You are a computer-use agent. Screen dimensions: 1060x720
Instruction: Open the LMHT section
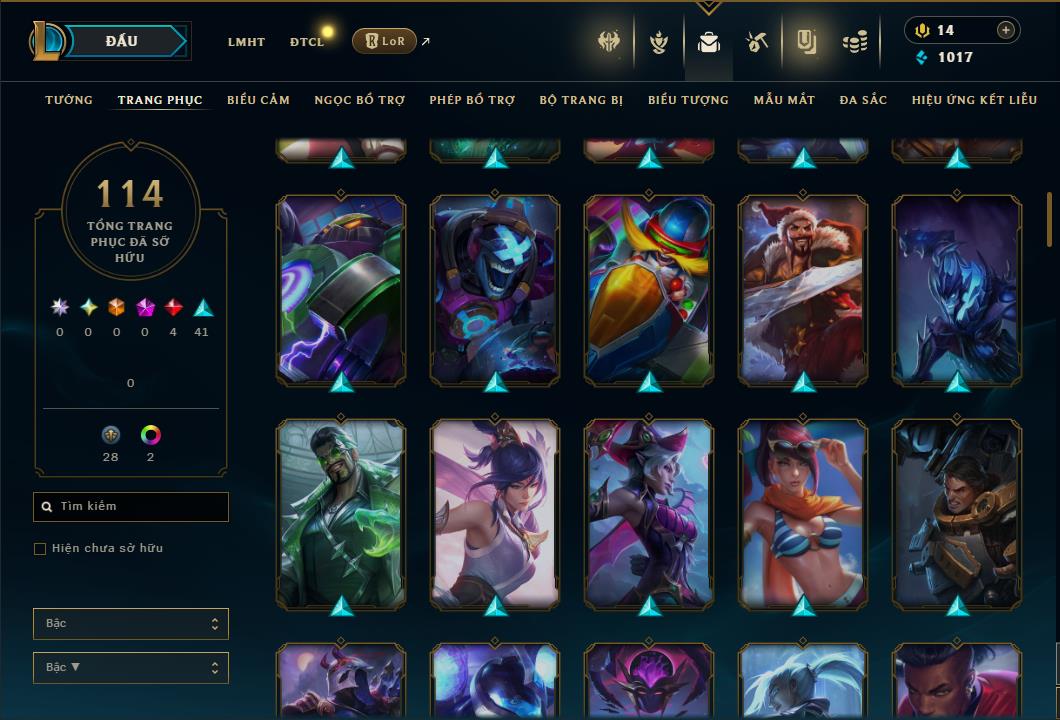tap(246, 42)
